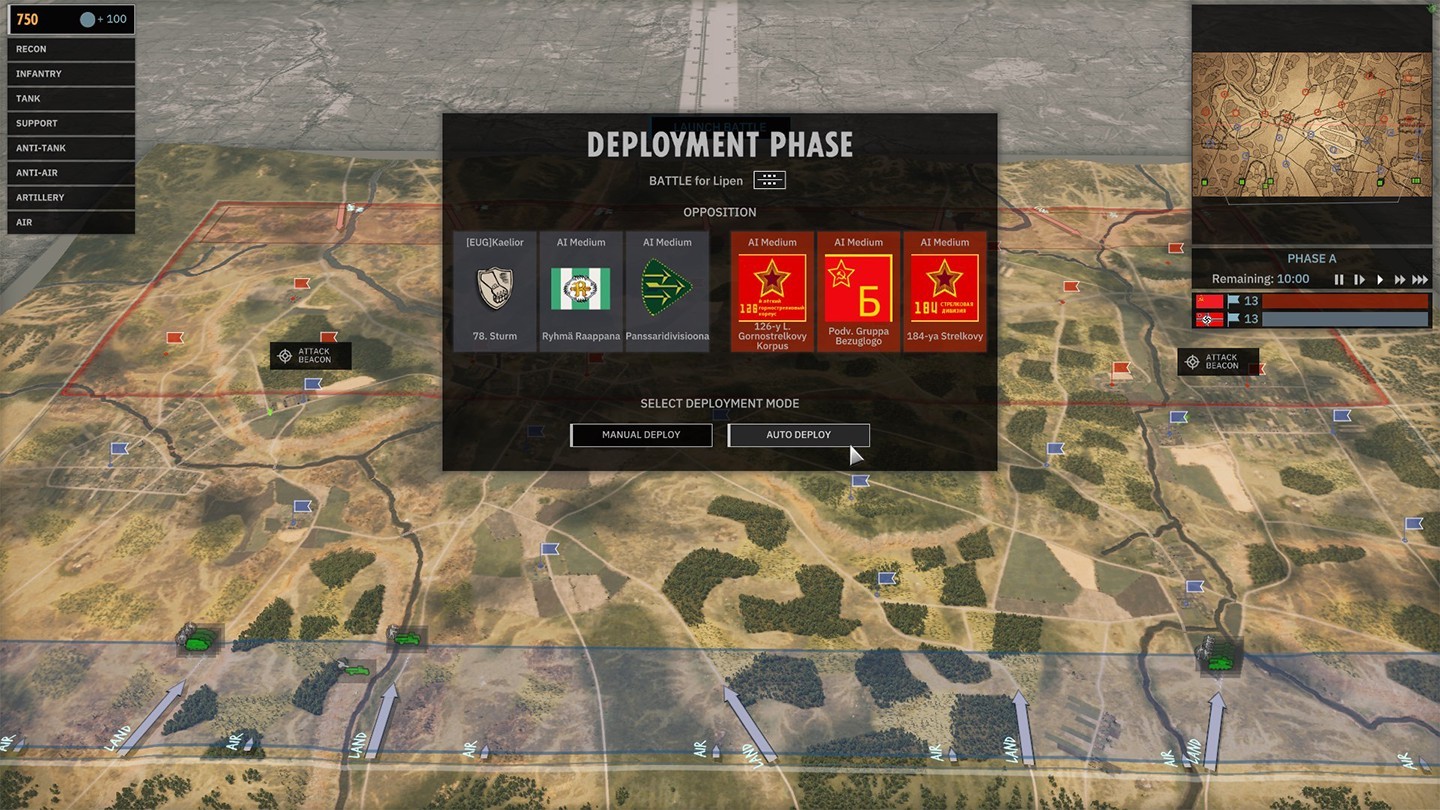1440x810 pixels.
Task: Click the AUTO DEPLOY button
Action: pos(798,435)
